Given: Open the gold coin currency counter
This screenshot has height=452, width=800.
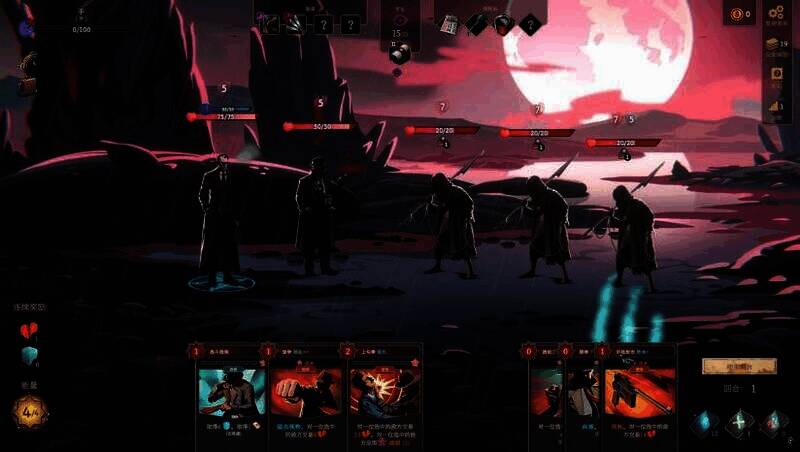Looking at the screenshot, I should 737,13.
